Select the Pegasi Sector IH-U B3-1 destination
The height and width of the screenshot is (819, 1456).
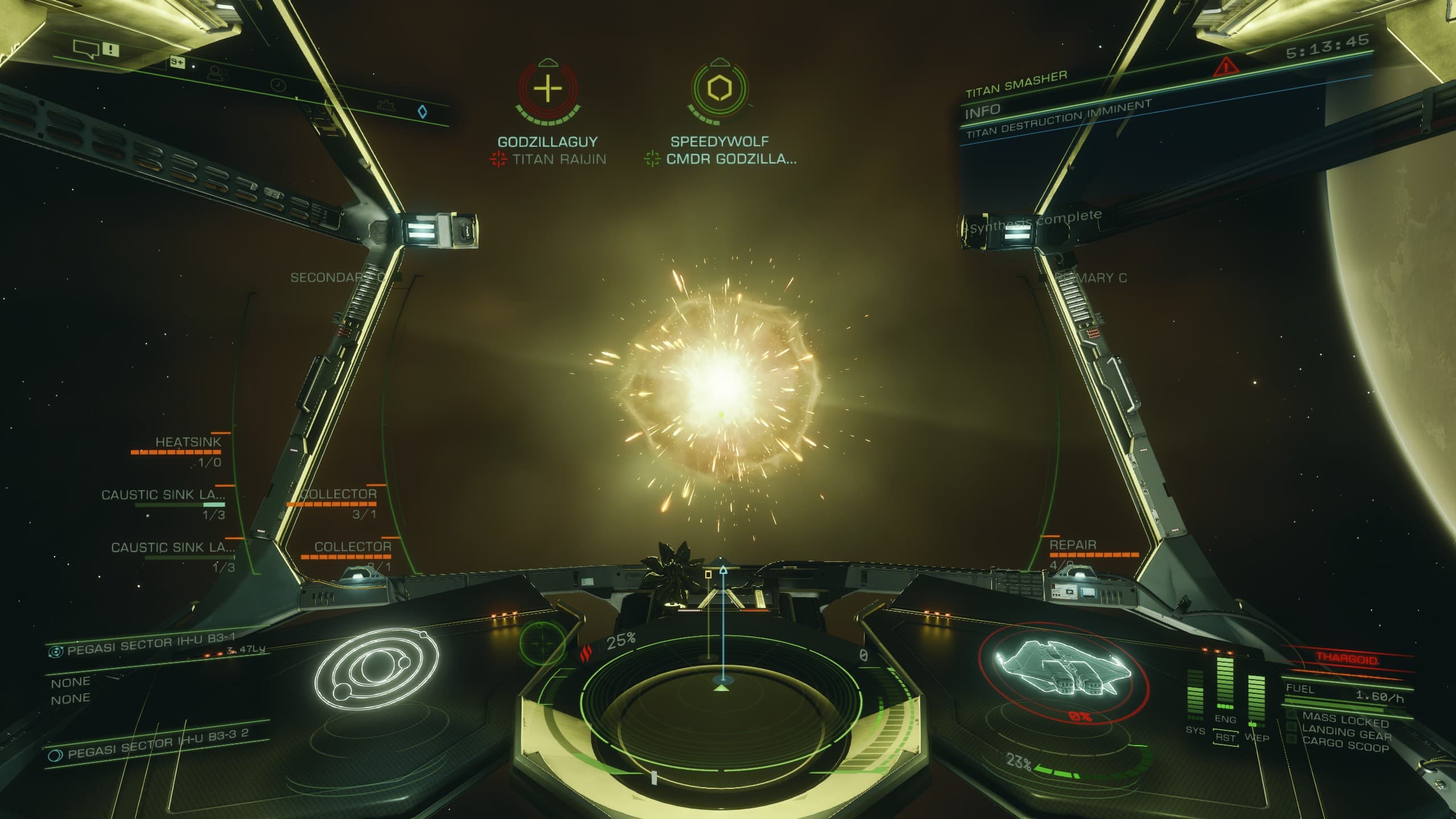151,645
